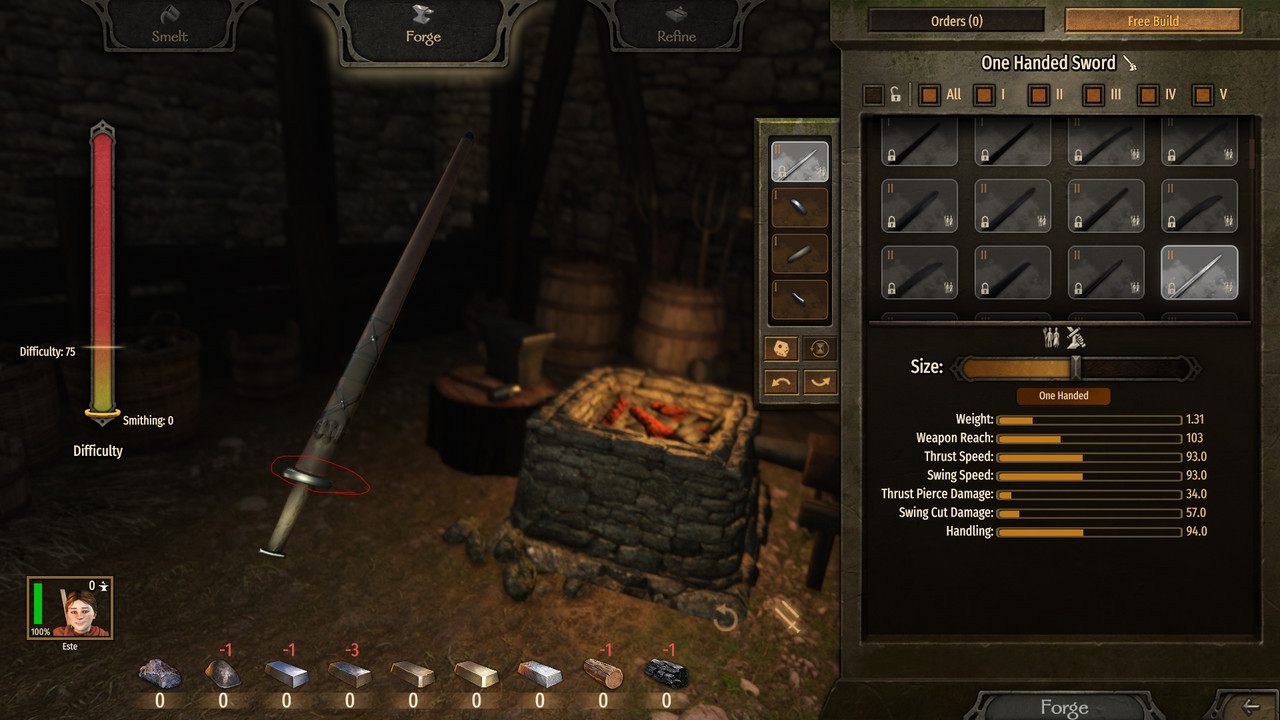Choose the Free Build mode

click(x=1153, y=21)
